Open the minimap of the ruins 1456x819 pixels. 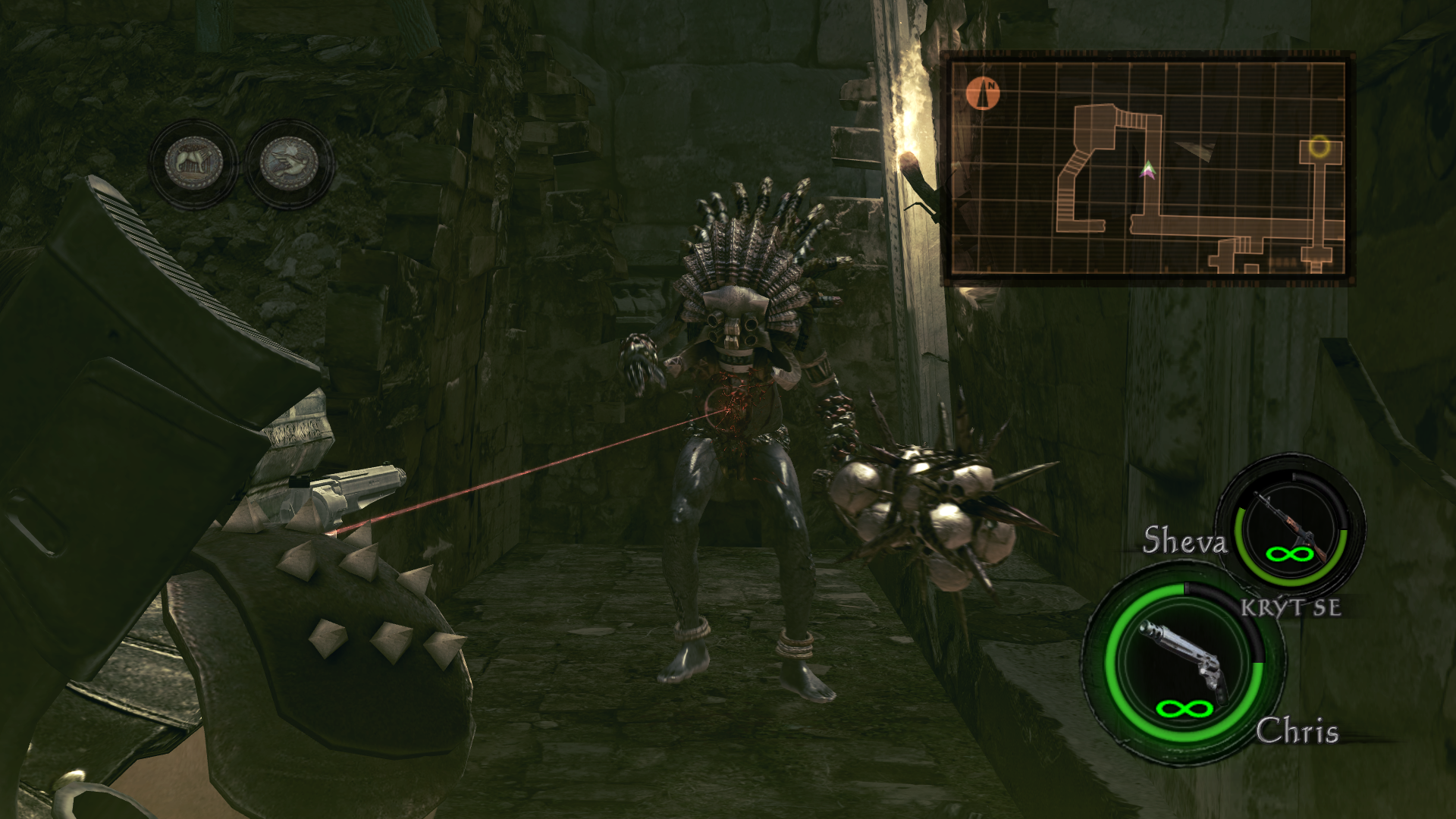click(x=1146, y=168)
